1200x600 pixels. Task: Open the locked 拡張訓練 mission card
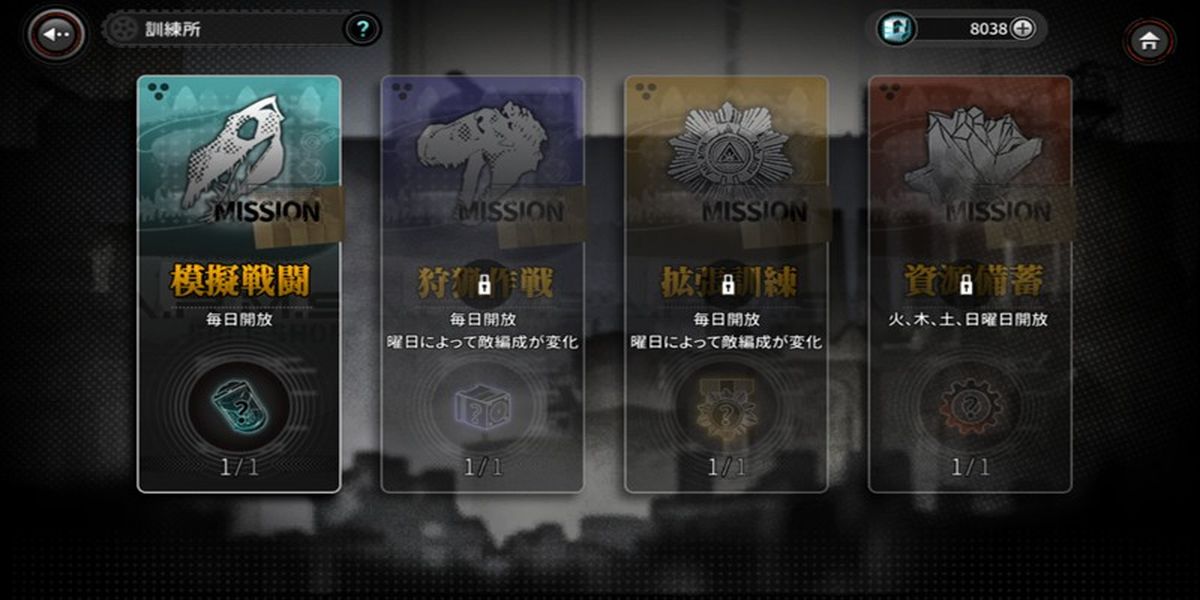(x=727, y=284)
